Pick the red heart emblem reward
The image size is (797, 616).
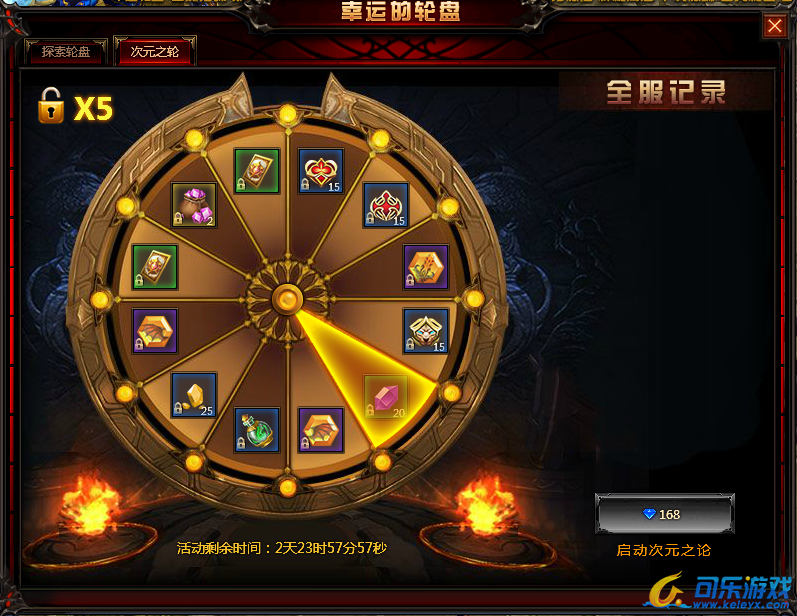(320, 171)
